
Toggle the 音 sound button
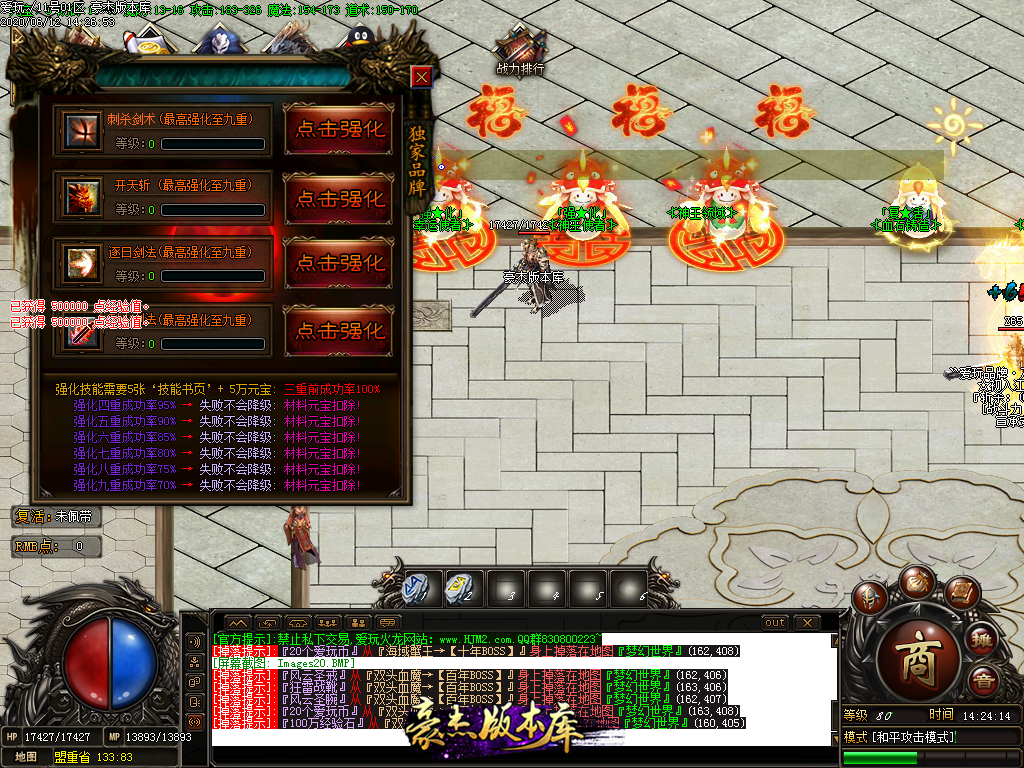pos(986,683)
